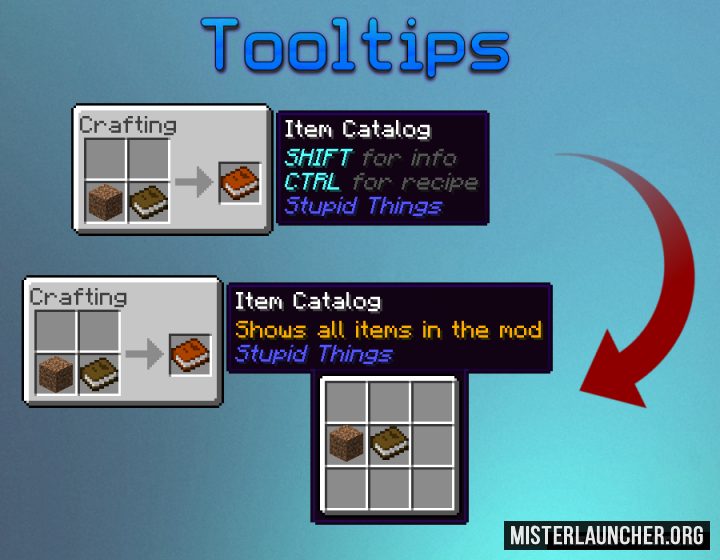
Task: Pick the book in the 3x3 recipe grid
Action: tap(389, 443)
